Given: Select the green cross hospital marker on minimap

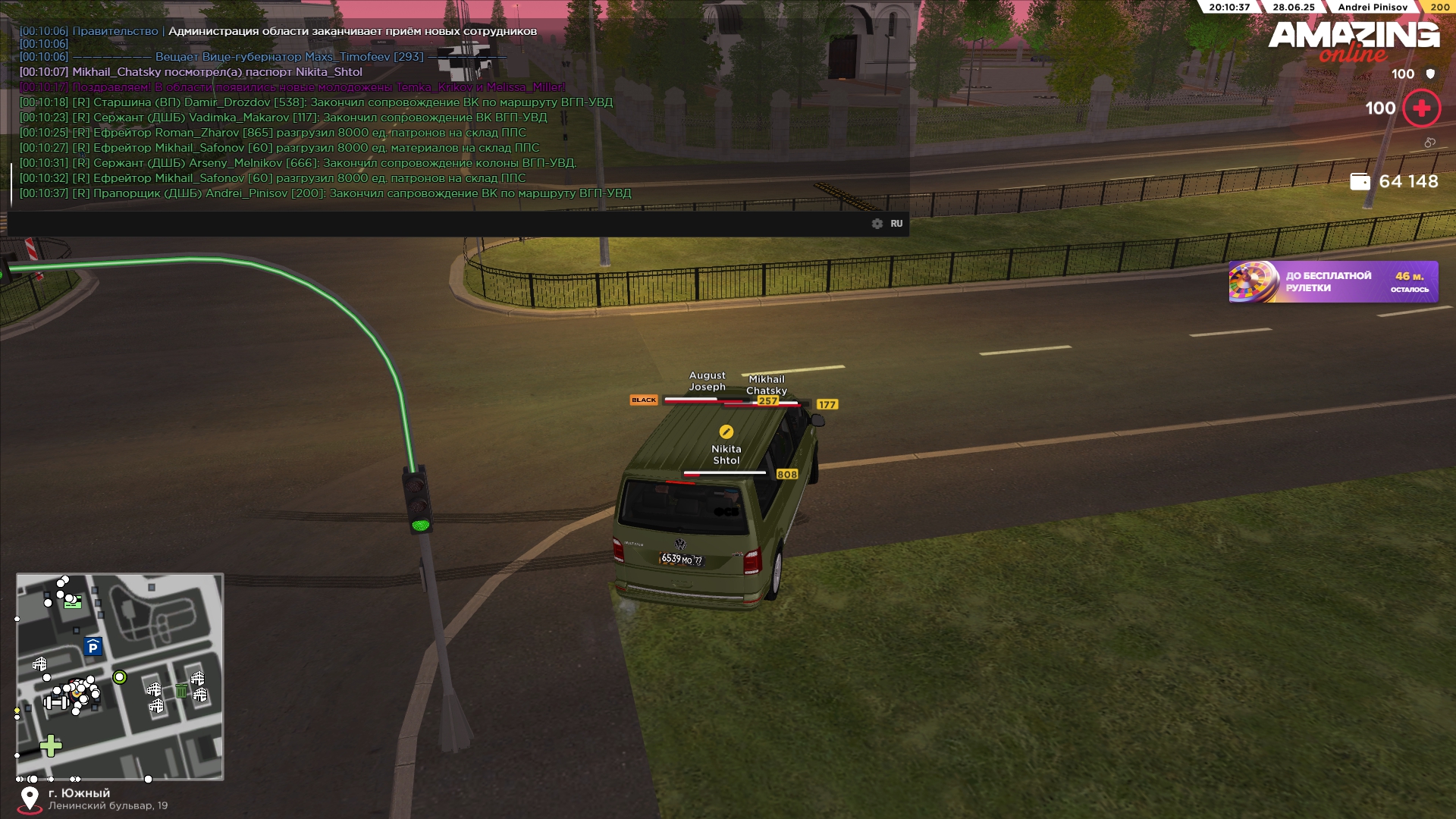Looking at the screenshot, I should [x=51, y=746].
